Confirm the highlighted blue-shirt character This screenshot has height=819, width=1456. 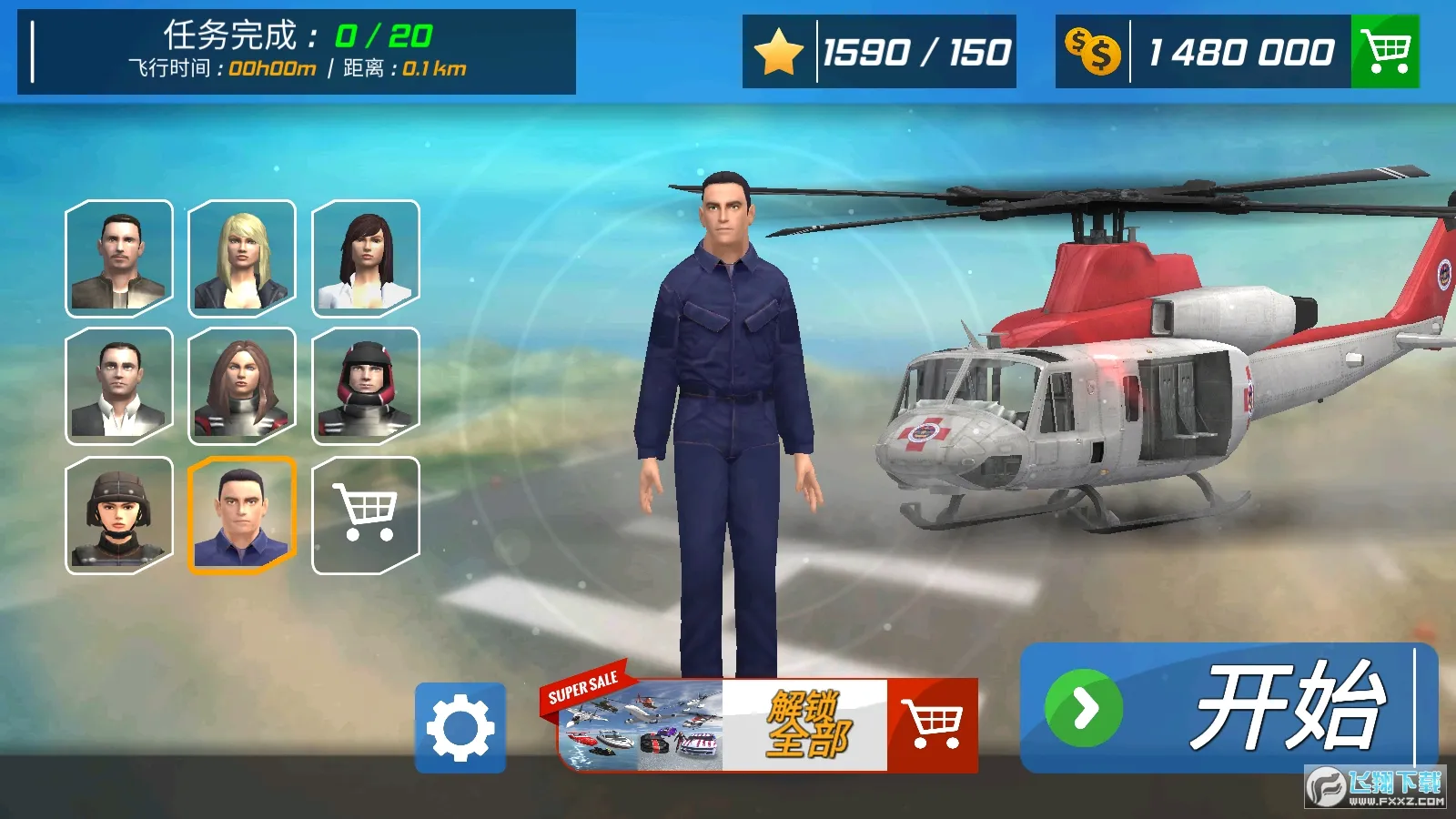(243, 514)
